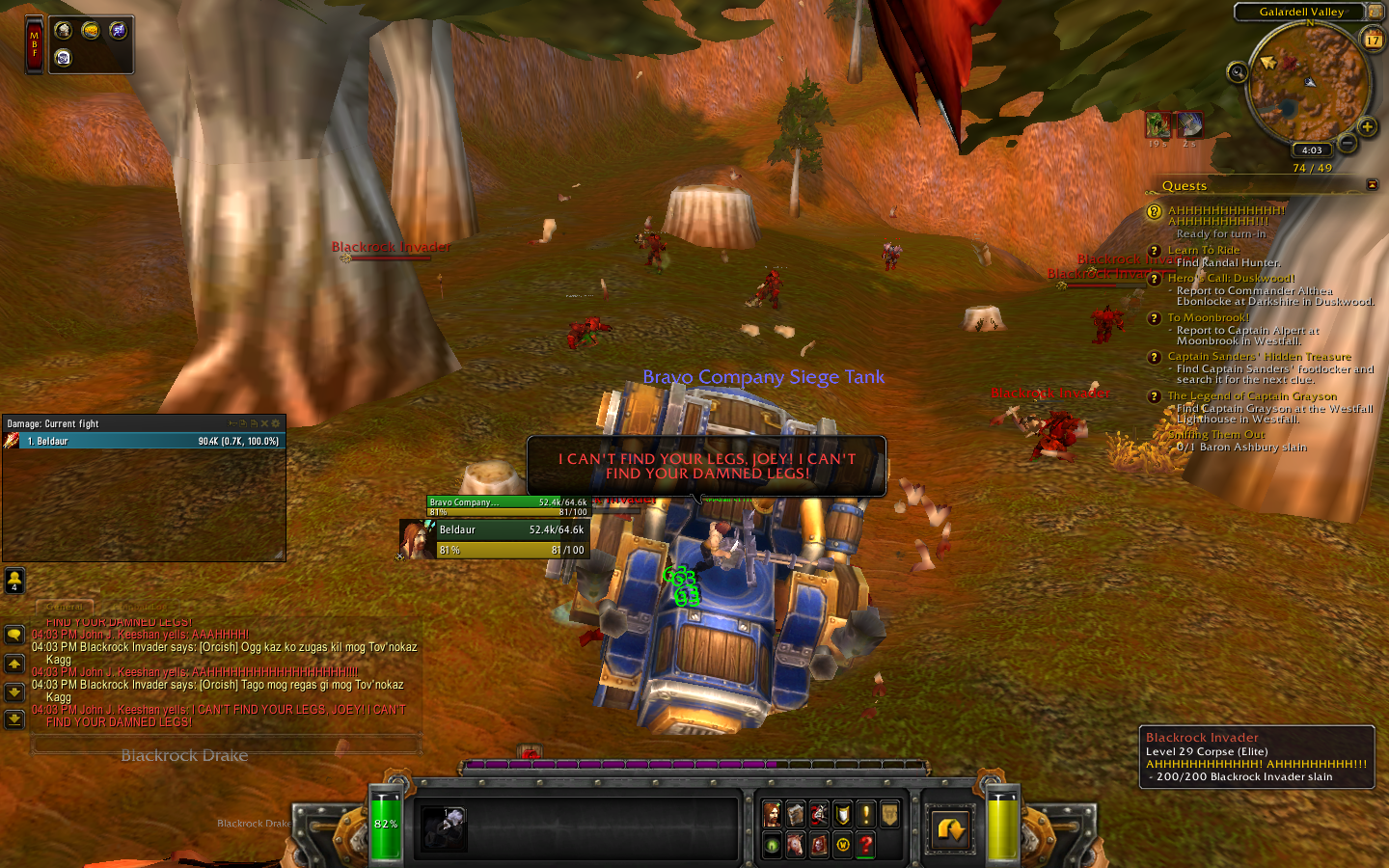This screenshot has height=868, width=1389.
Task: Open the Character Info portrait icon
Action: click(771, 814)
